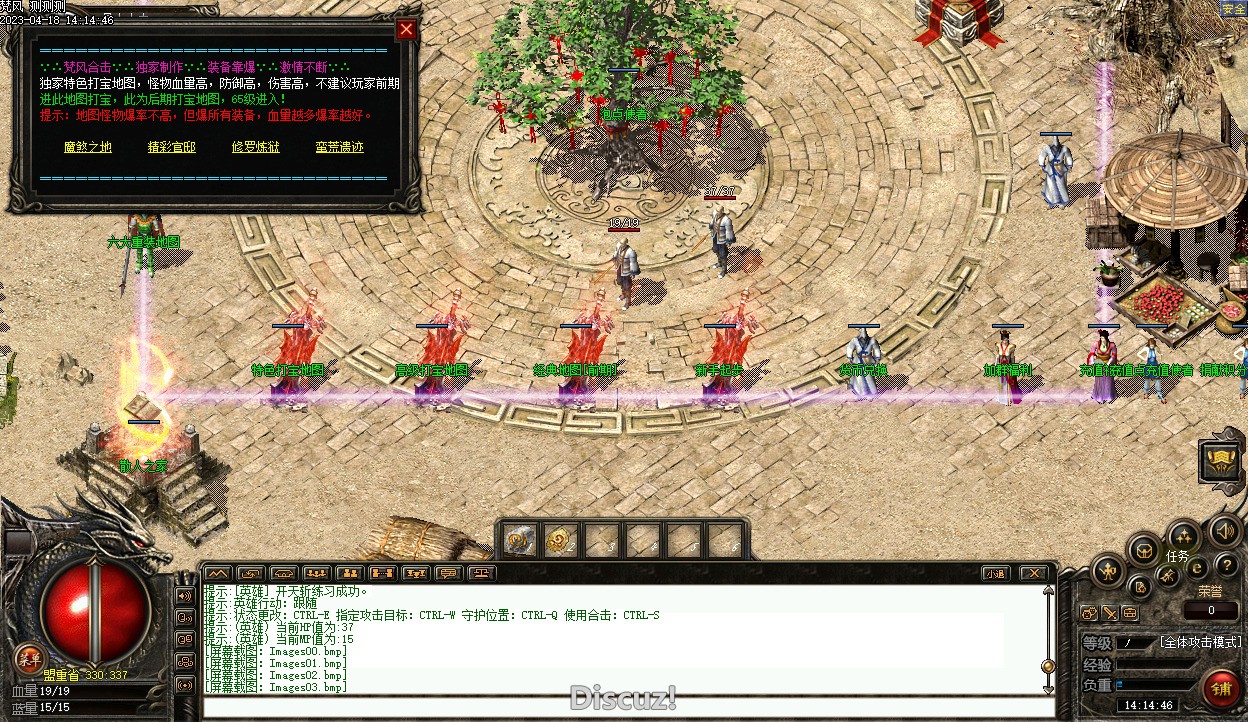The width and height of the screenshot is (1248, 722).
Task: Open the help question mark icon
Action: (1226, 566)
